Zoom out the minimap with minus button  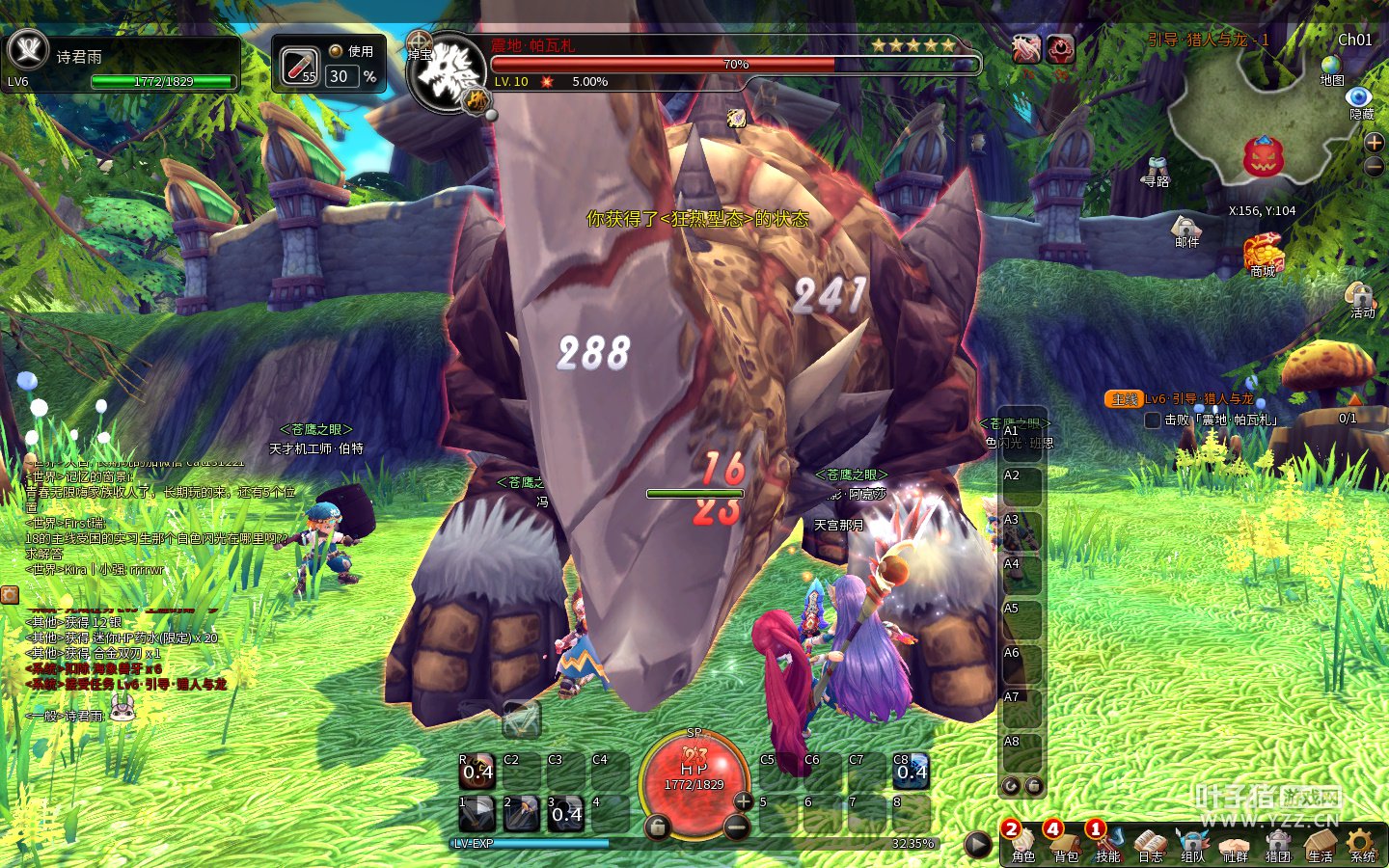[x=1375, y=166]
